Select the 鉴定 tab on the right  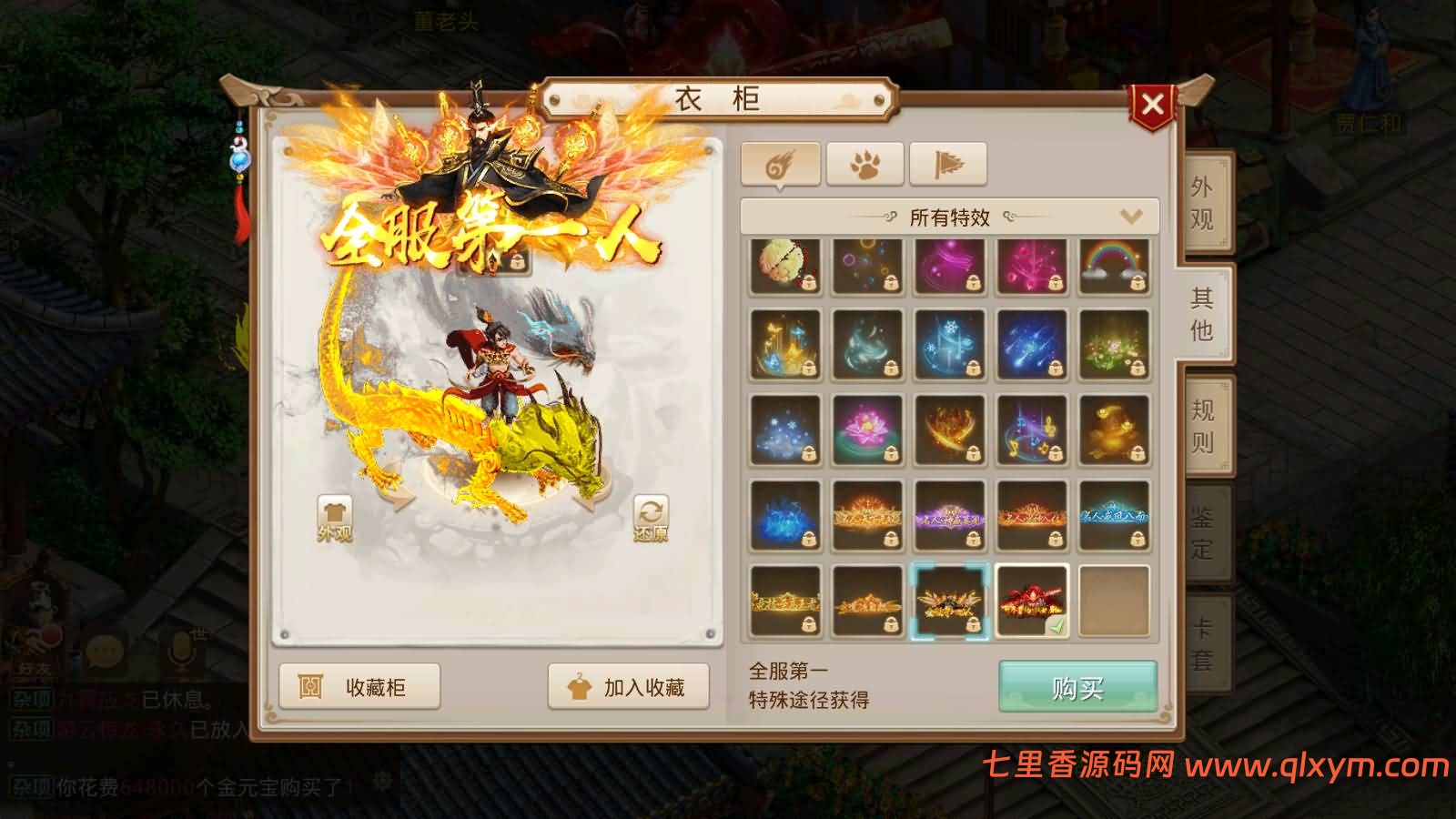[1203, 532]
